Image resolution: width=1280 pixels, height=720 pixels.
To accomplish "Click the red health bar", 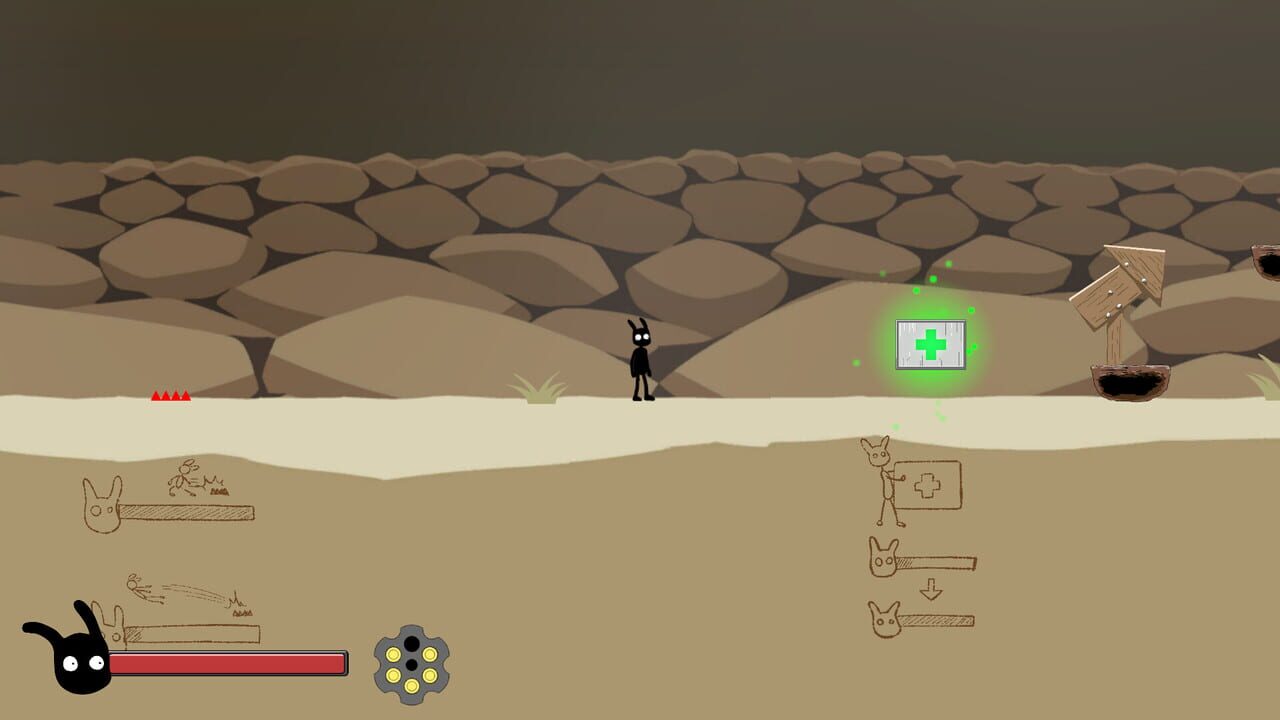I will pos(230,662).
